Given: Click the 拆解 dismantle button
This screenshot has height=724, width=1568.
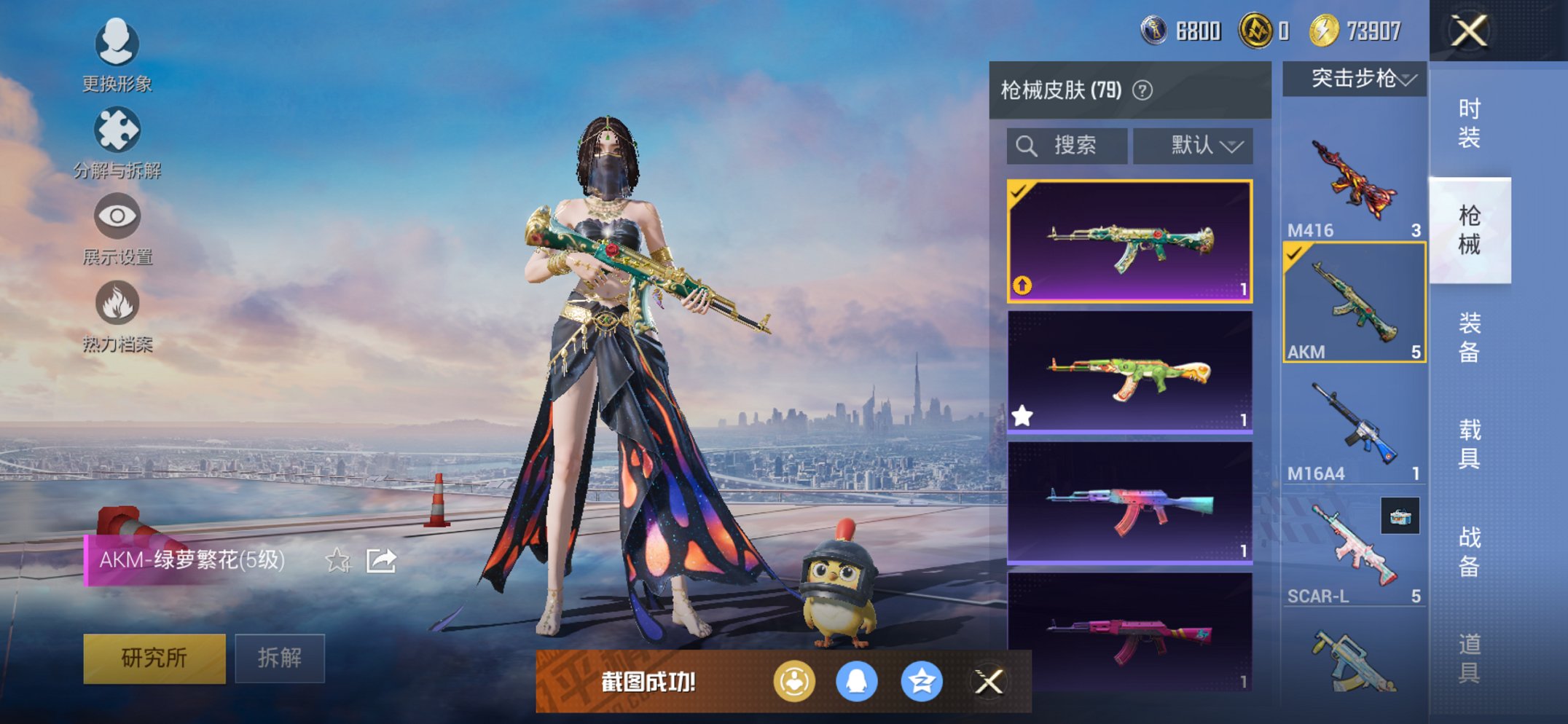Looking at the screenshot, I should [280, 658].
